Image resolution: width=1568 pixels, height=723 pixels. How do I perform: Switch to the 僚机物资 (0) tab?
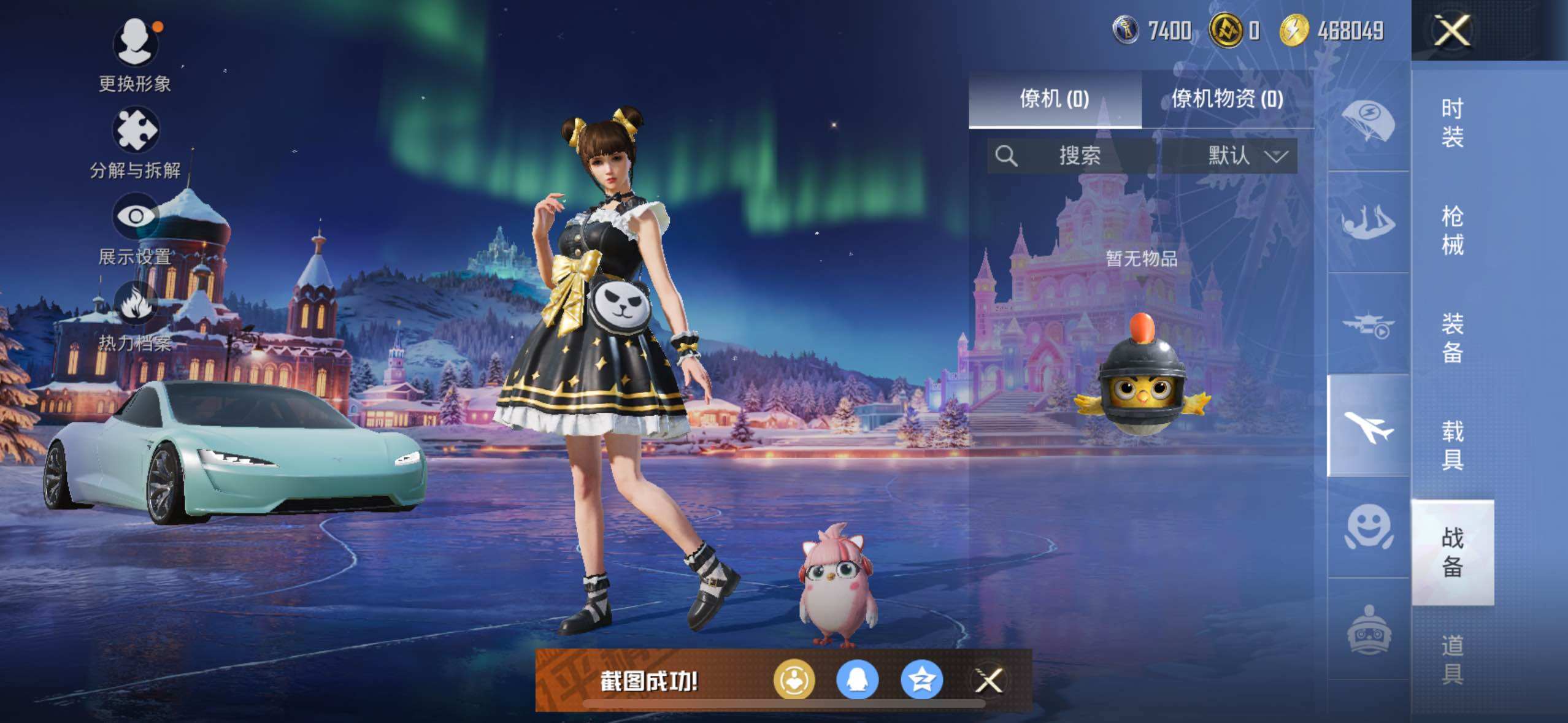tap(1227, 99)
